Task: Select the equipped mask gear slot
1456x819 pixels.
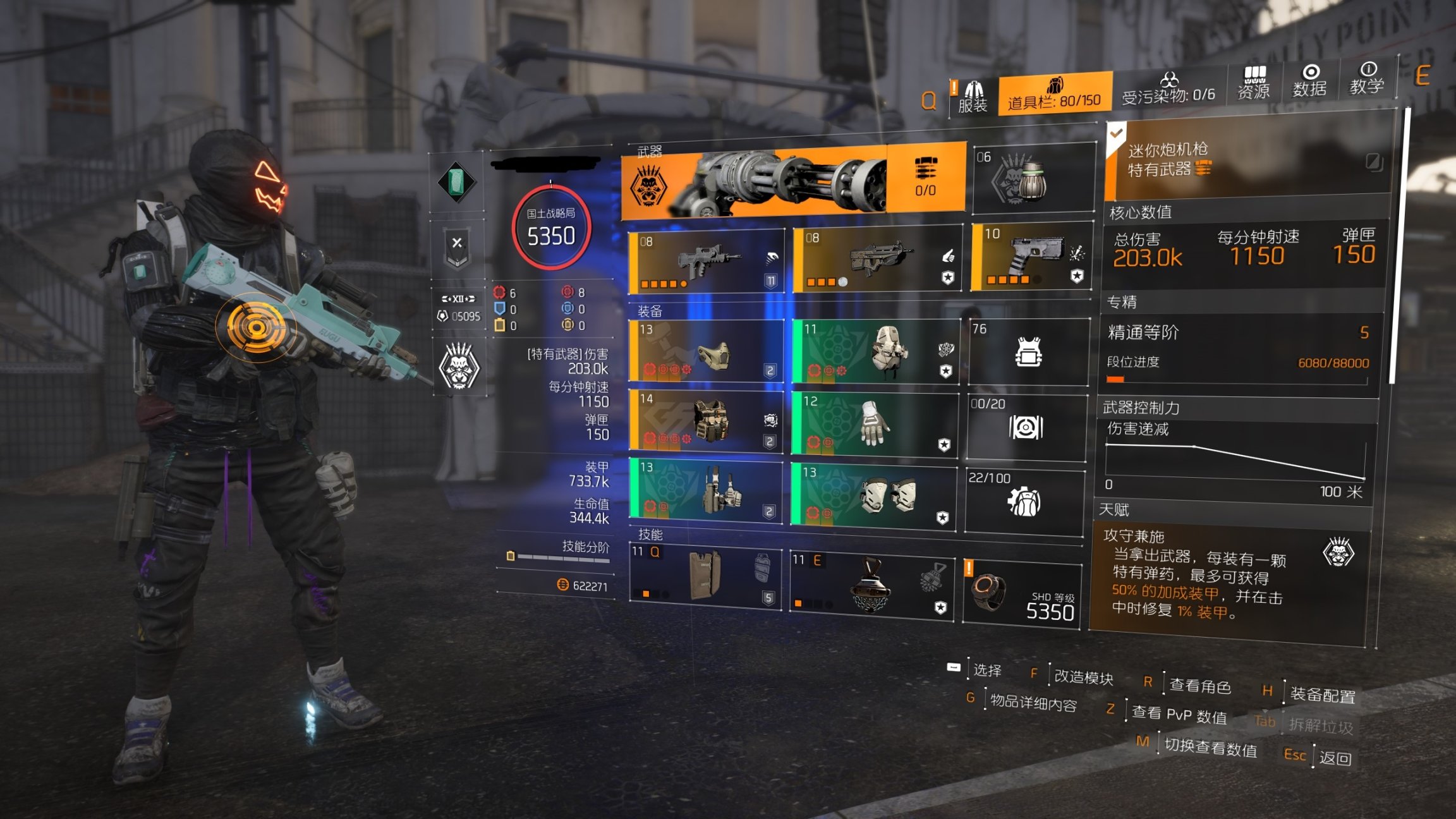Action: click(707, 351)
